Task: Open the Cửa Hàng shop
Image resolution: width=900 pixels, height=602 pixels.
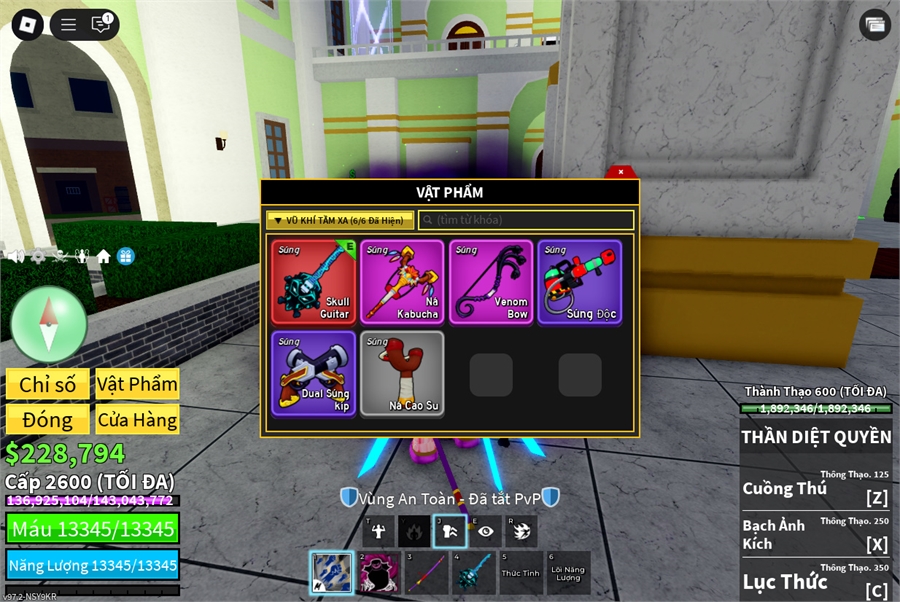Action: coord(137,420)
